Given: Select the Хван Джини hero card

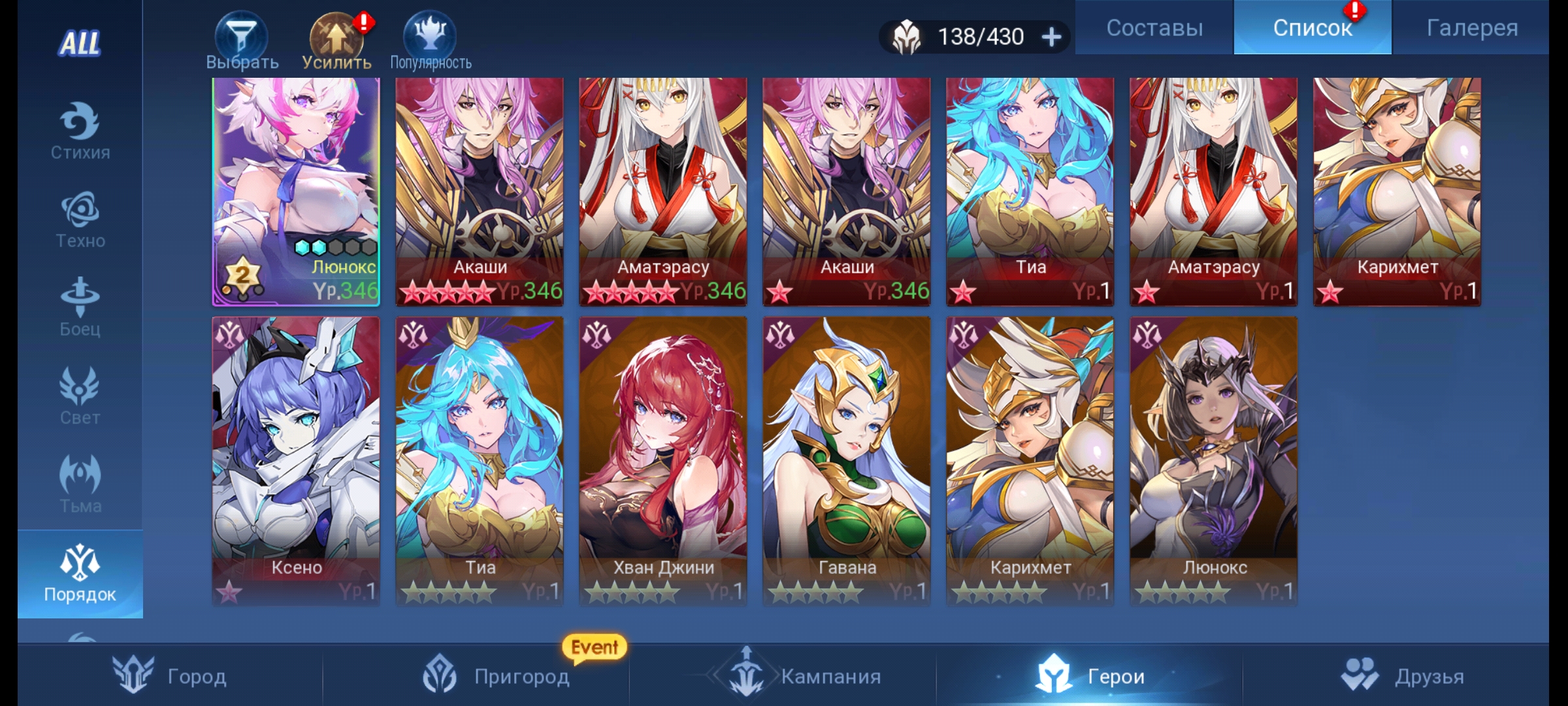Looking at the screenshot, I should point(662,460).
